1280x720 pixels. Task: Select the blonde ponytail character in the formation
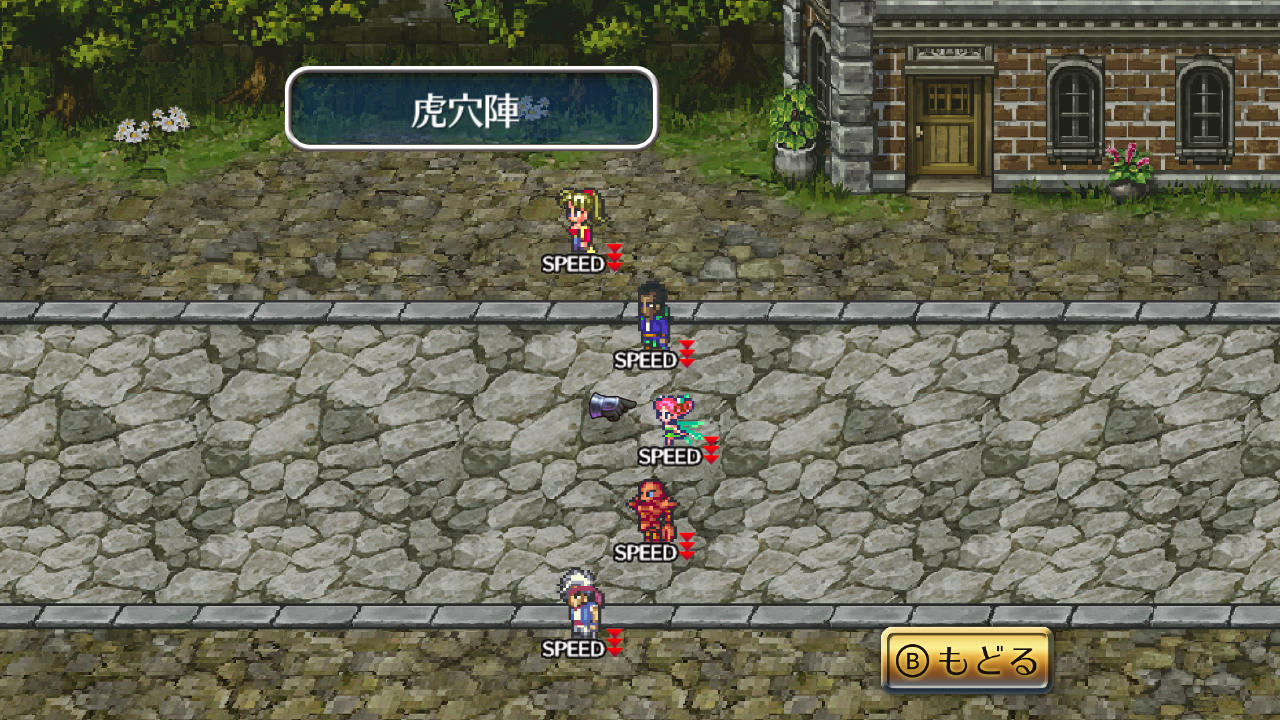point(580,220)
